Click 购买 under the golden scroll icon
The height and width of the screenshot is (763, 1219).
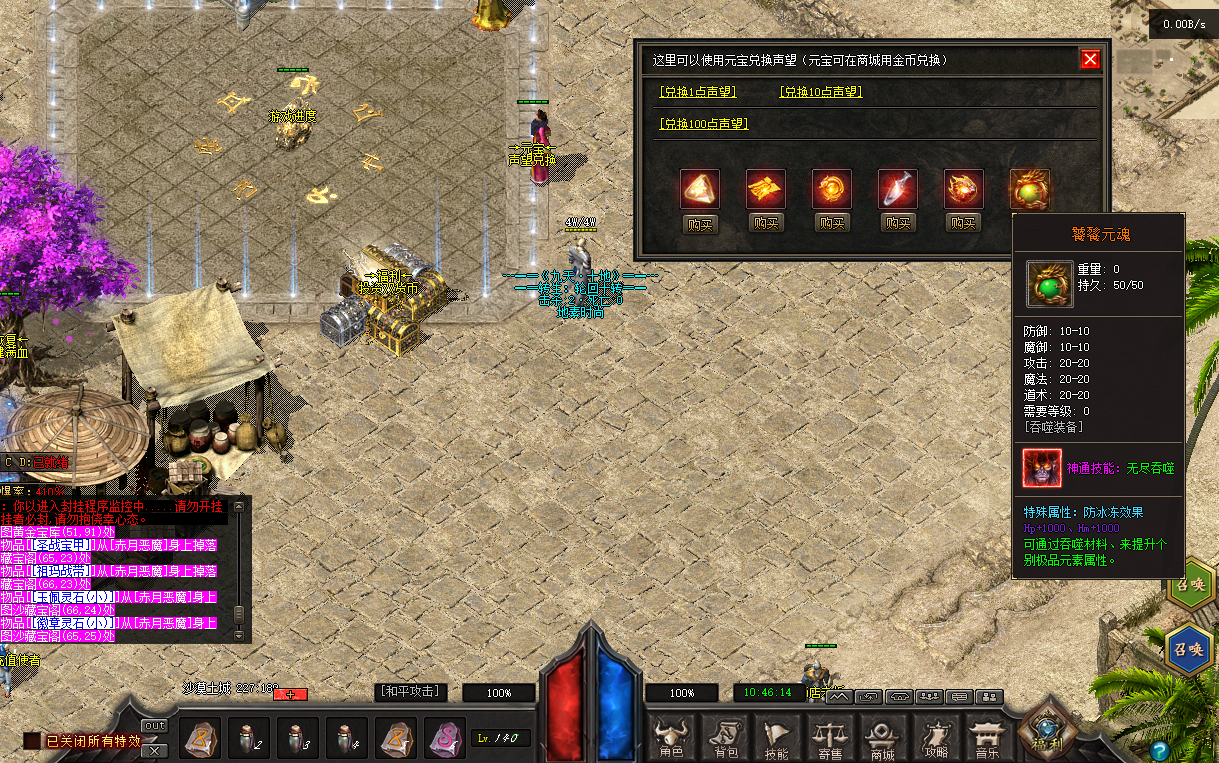766,224
